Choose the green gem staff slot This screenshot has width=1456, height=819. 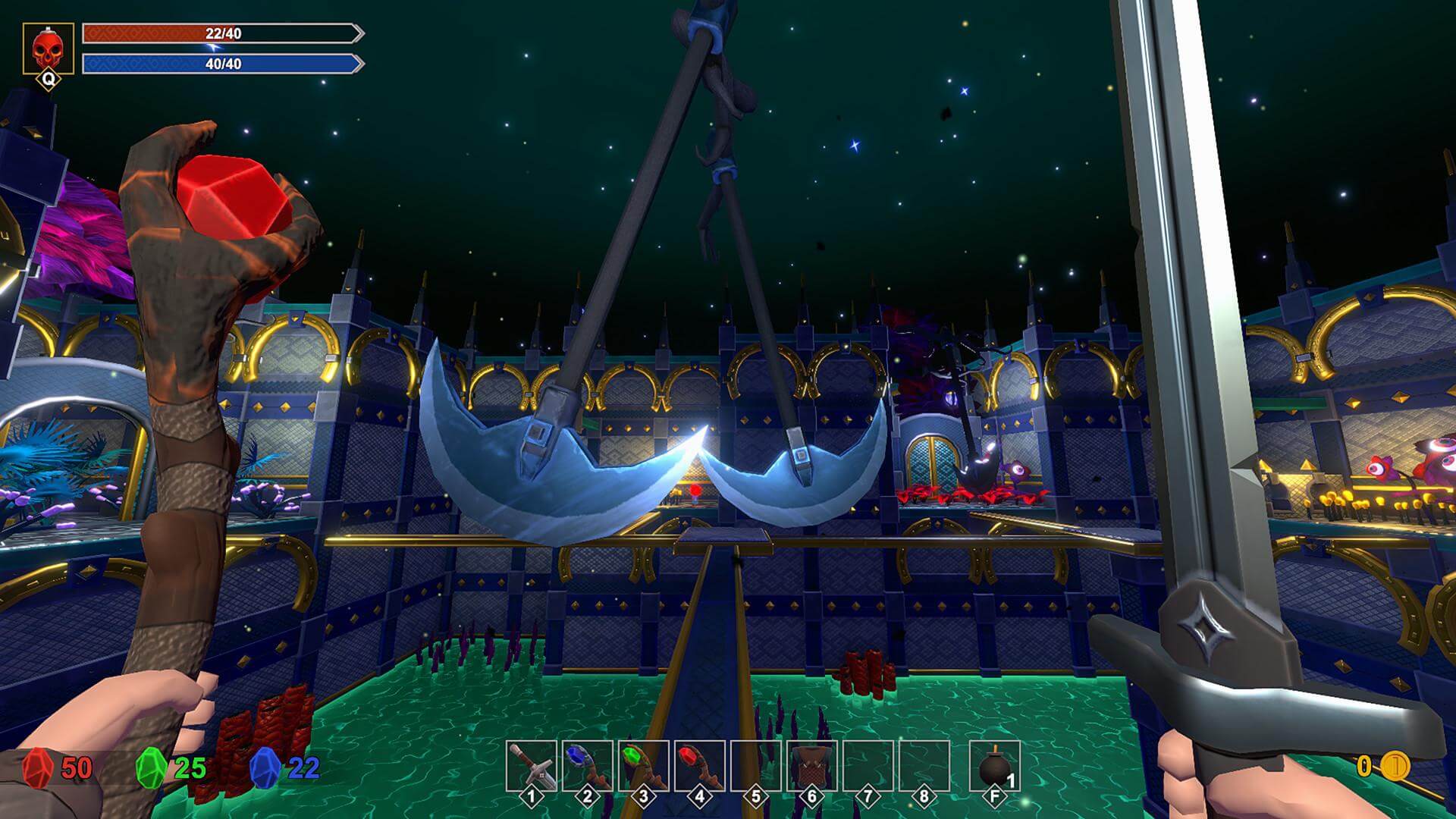pos(643,766)
